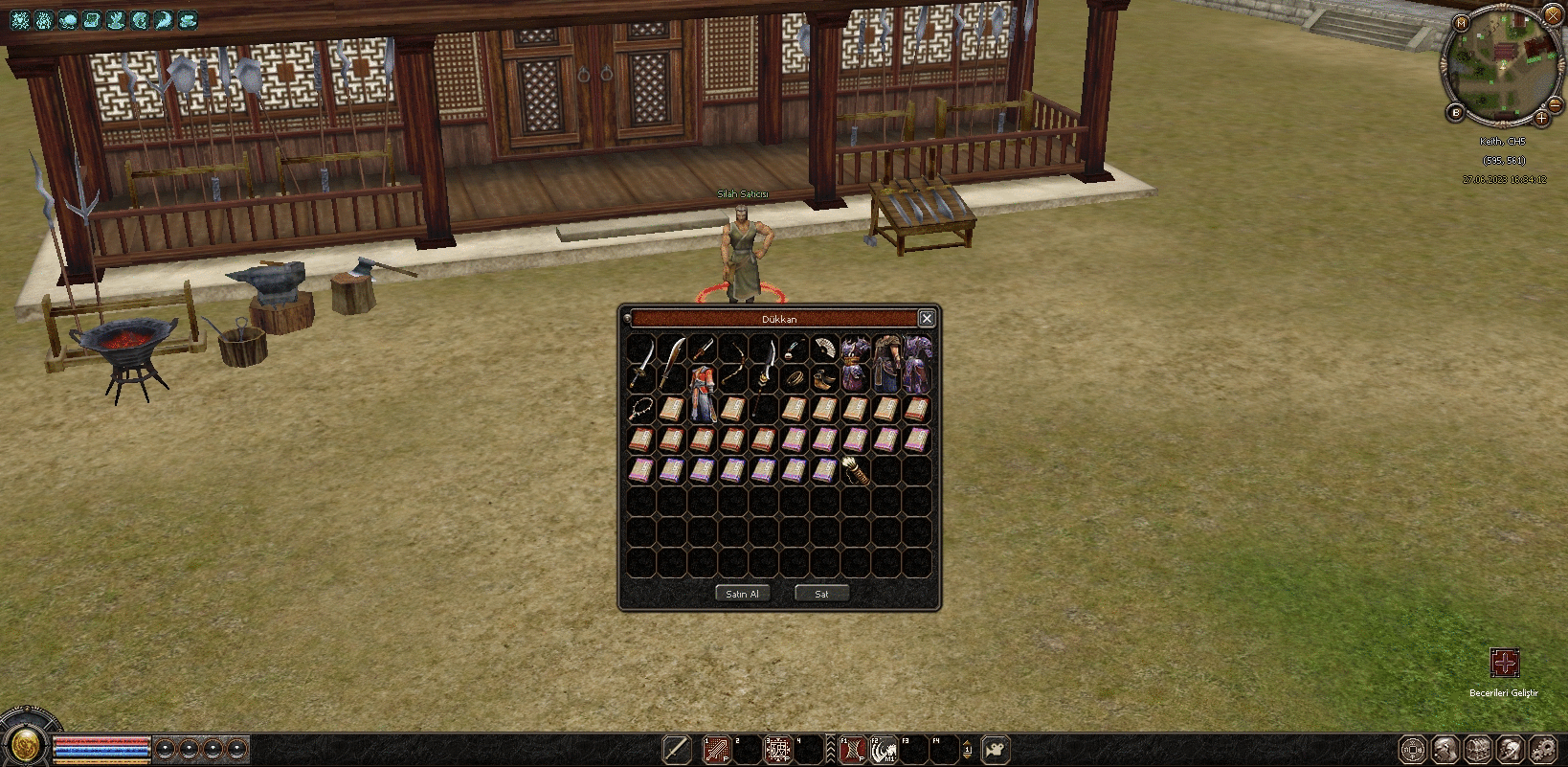
Task: Open the settings gear menu
Action: tap(1542, 749)
